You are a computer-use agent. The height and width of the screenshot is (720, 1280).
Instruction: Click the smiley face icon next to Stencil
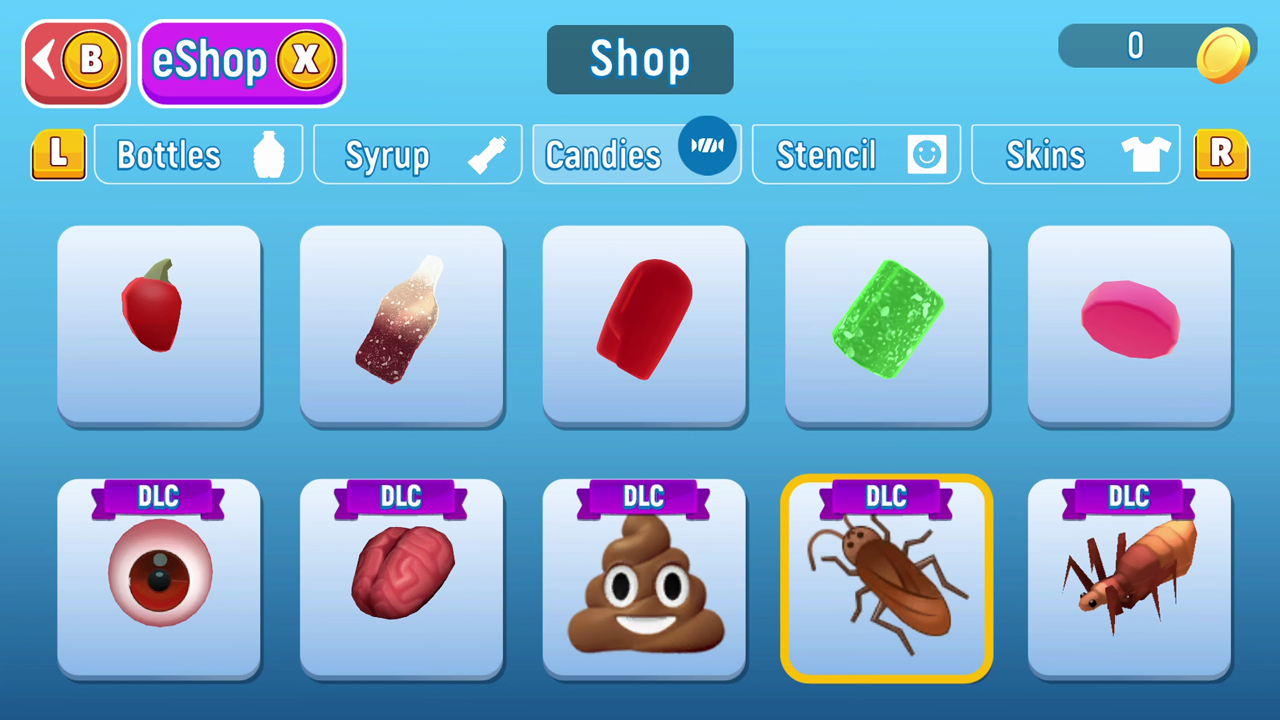925,153
